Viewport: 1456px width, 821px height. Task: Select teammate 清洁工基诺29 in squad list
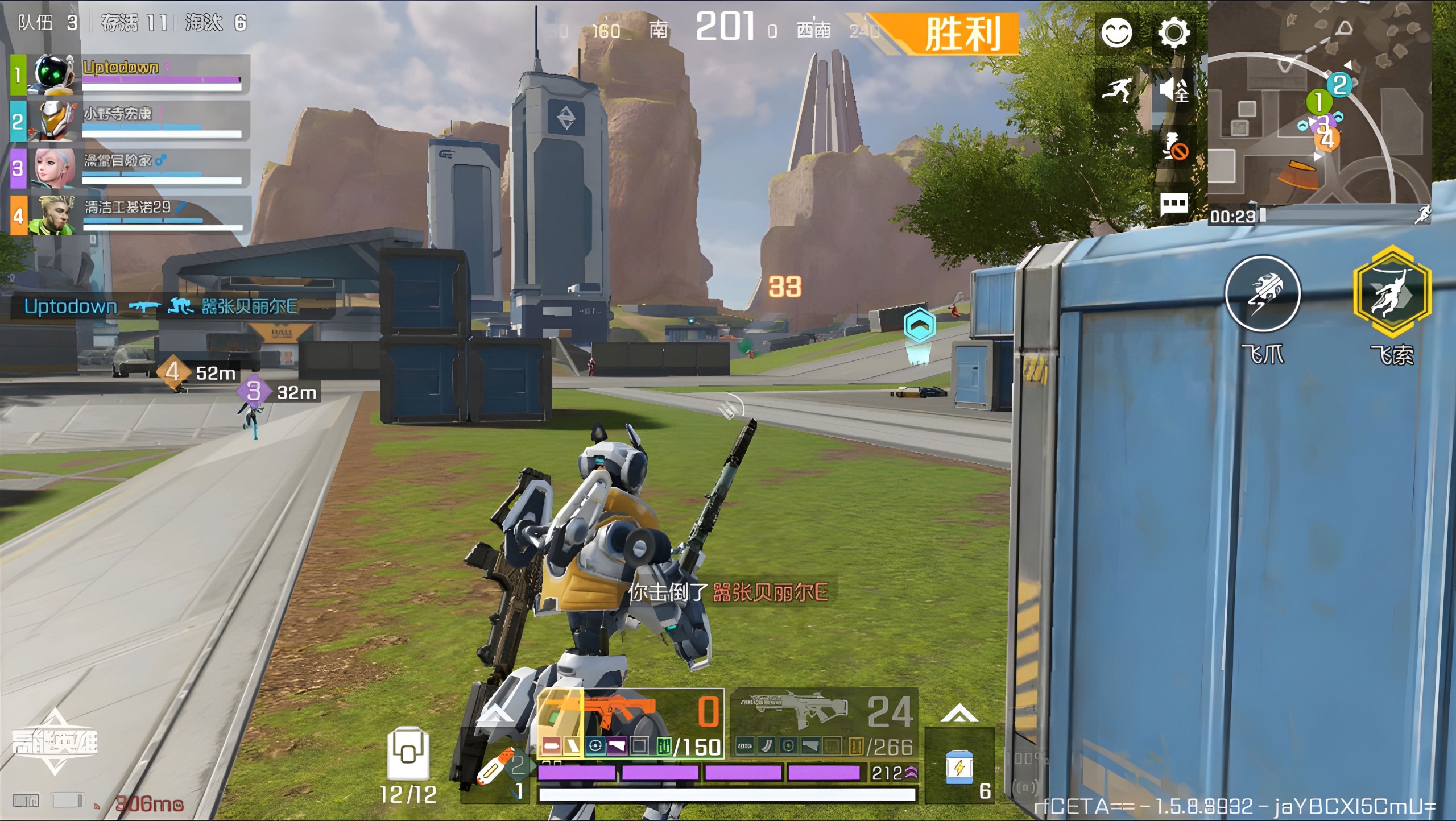131,215
